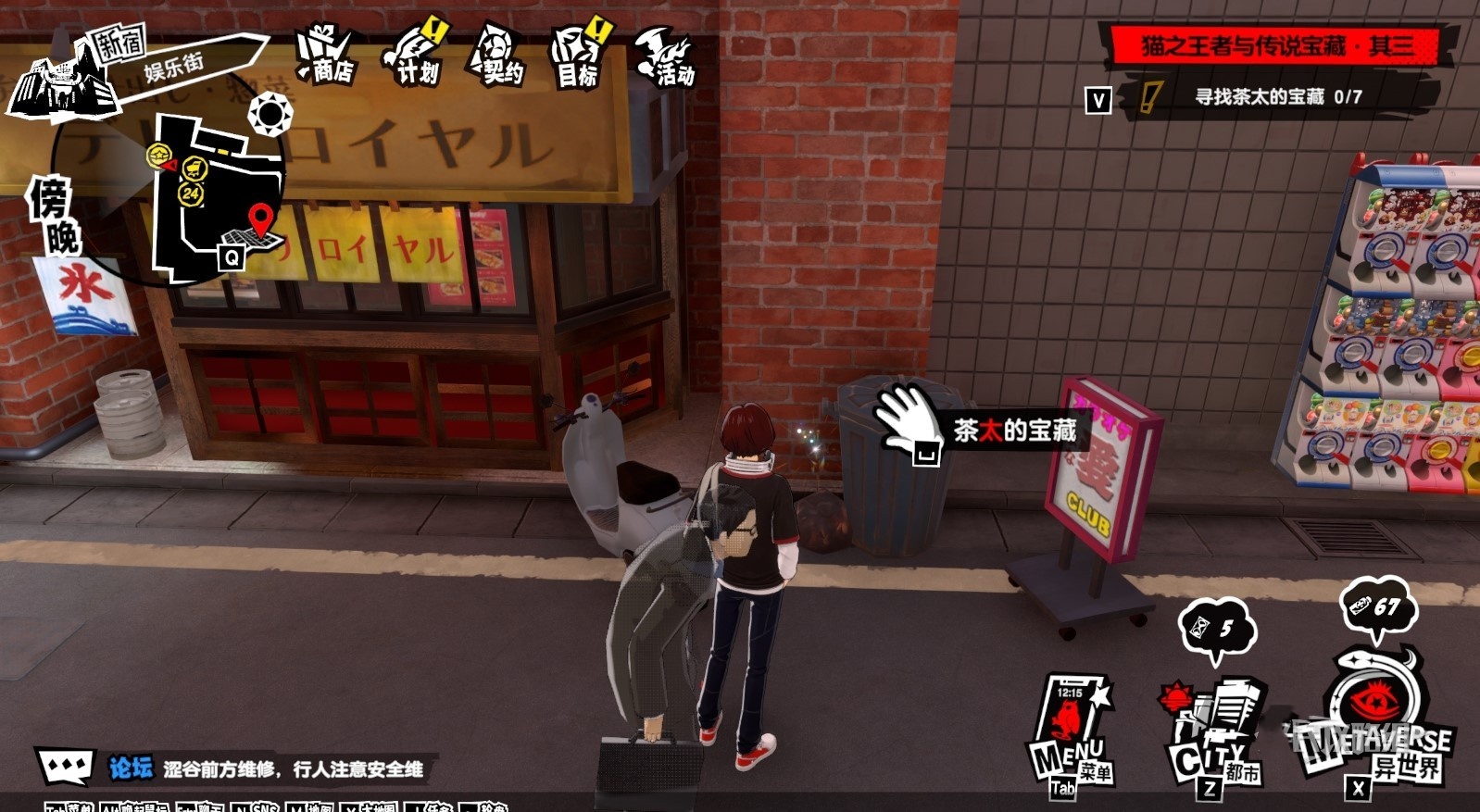Open the MENU 菜单 phone button
Viewport: 1480px width, 812px height.
1071,731
